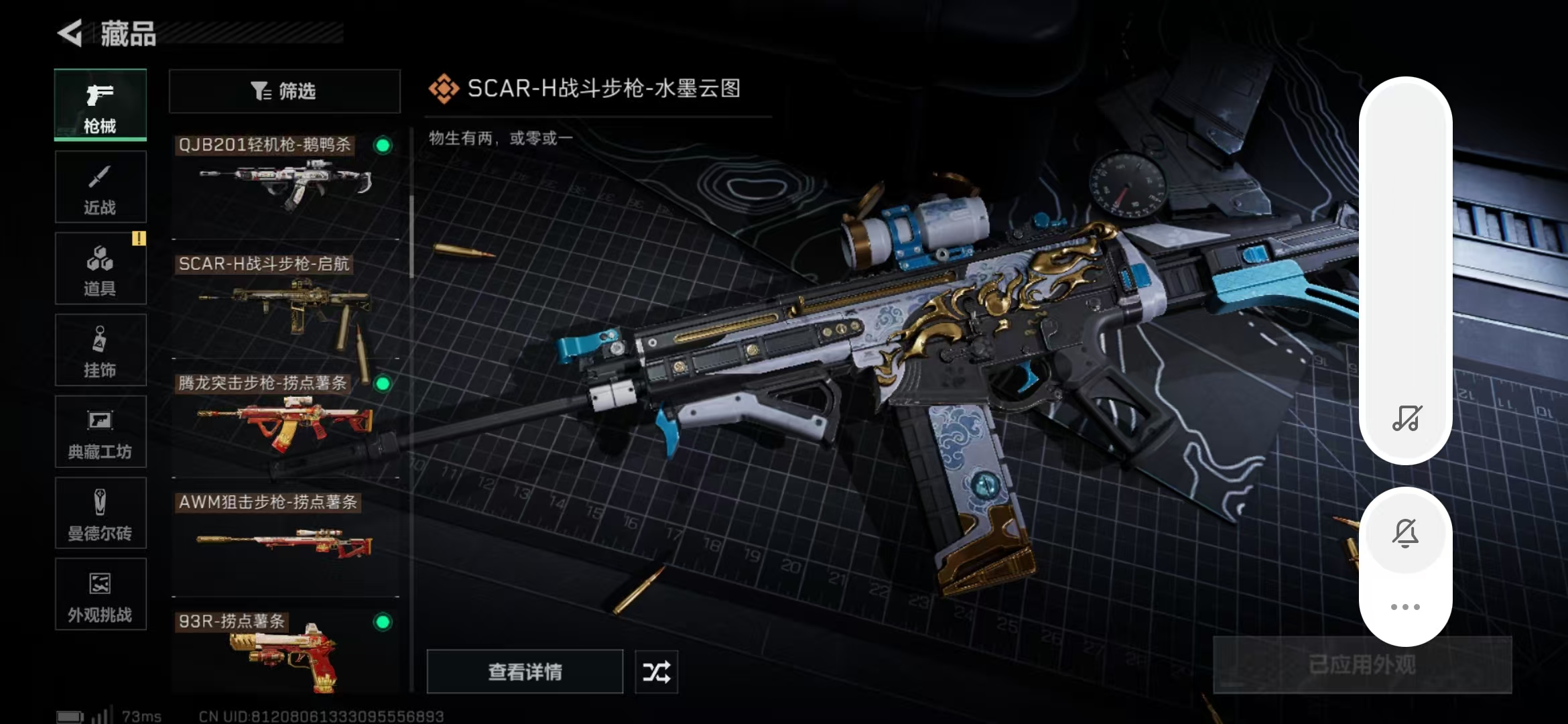Open the 道具 category with alert badge

point(101,268)
